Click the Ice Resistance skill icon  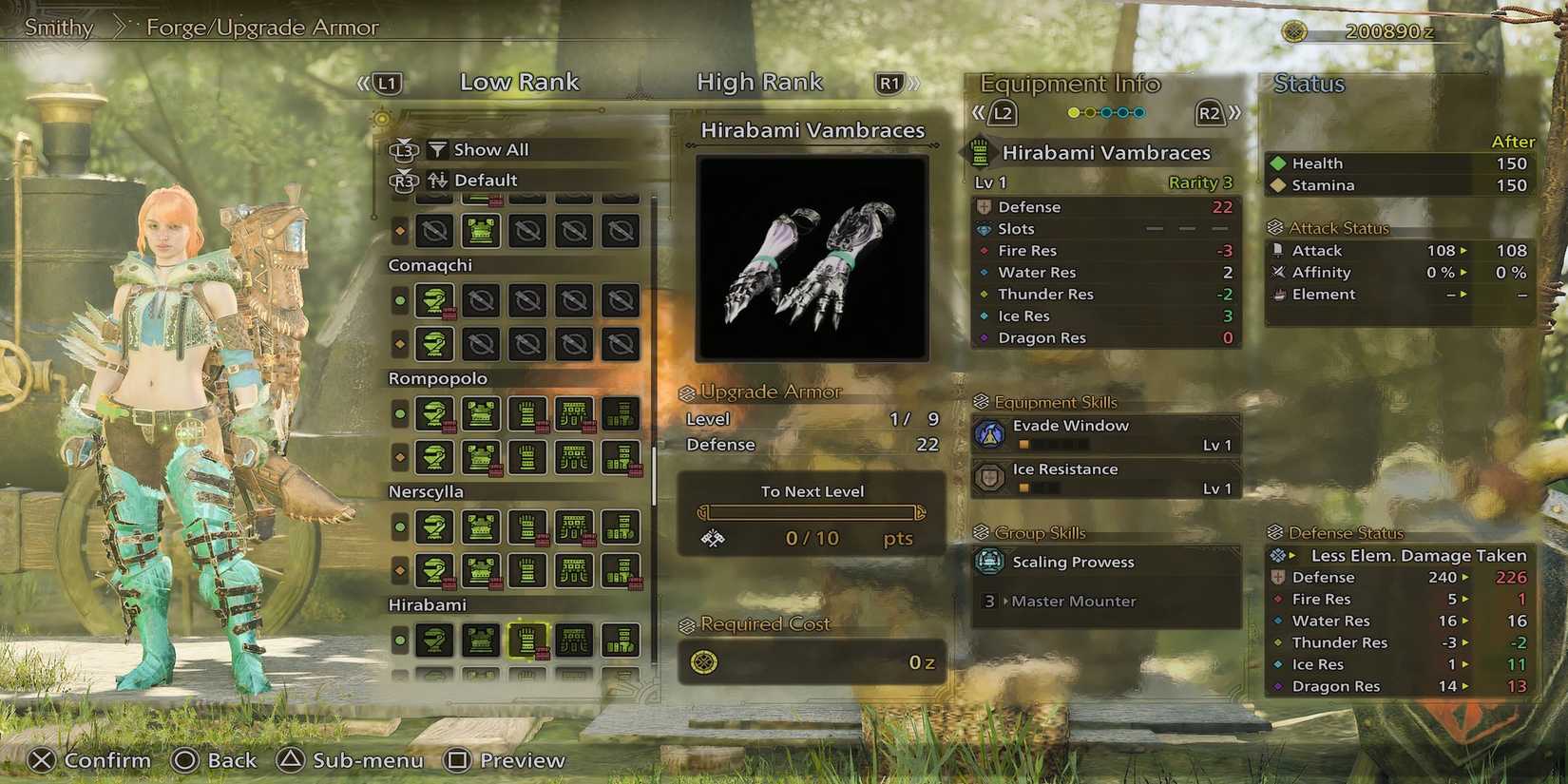pos(991,477)
